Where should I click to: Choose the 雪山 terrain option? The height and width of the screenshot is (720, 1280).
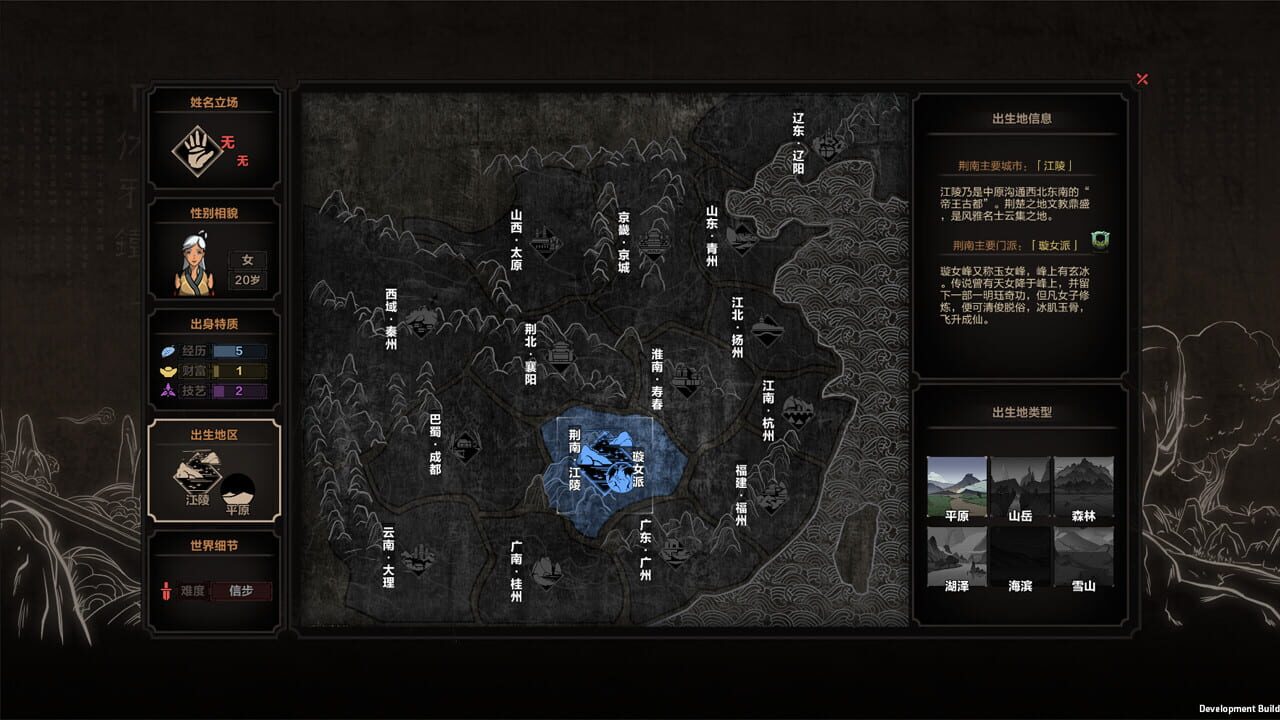pos(1084,555)
